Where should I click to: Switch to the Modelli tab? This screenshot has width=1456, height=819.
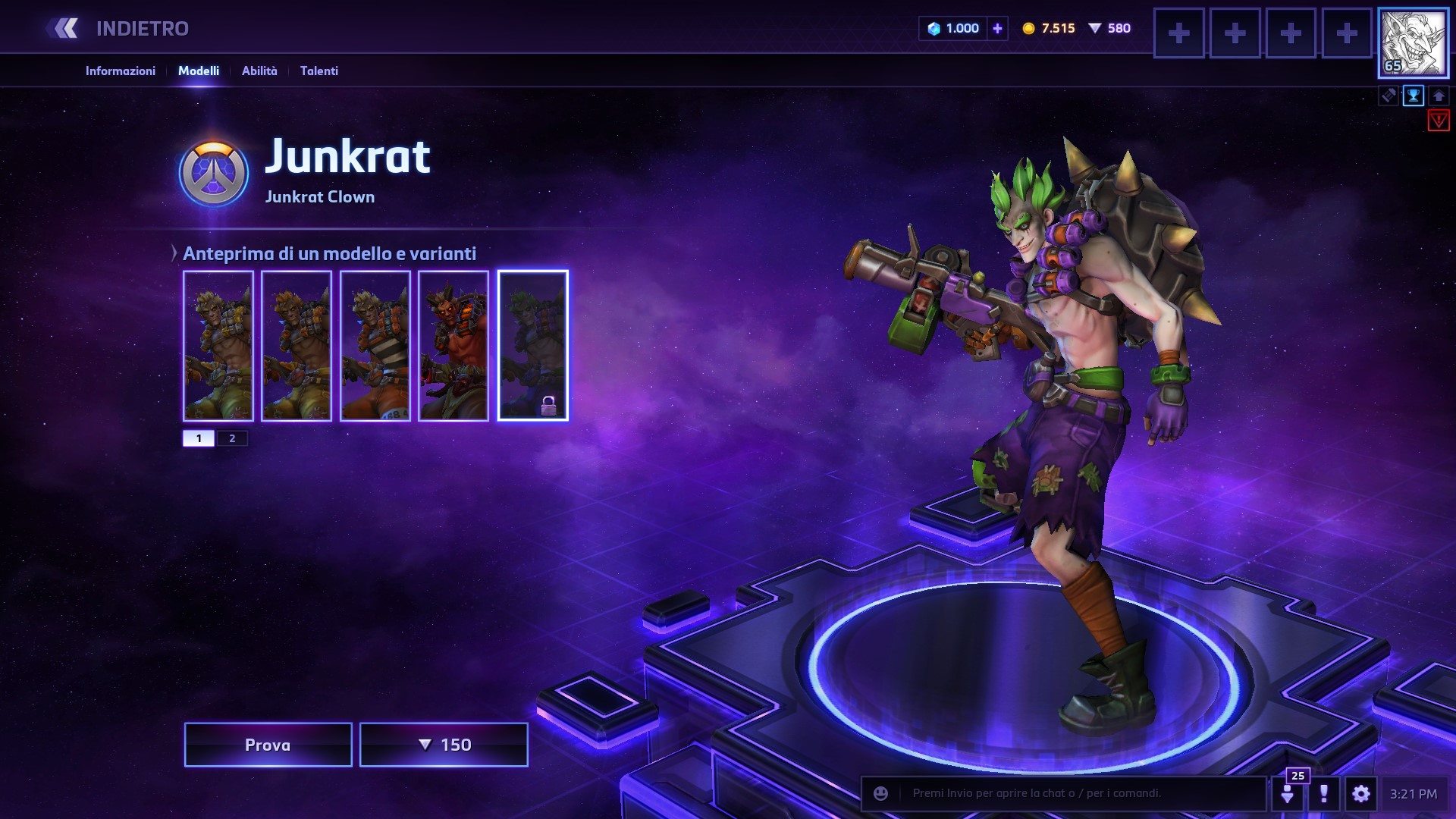pos(199,71)
